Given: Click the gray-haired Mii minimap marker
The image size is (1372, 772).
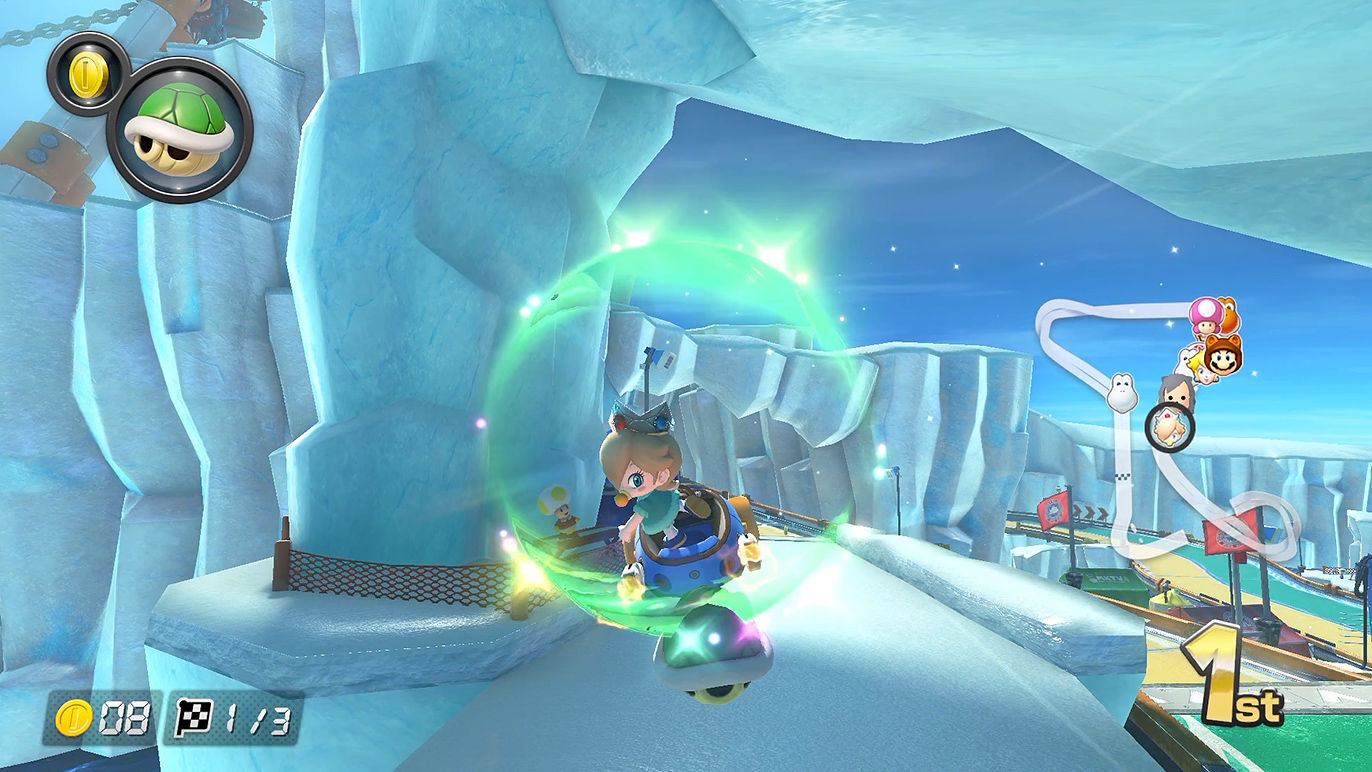Looking at the screenshot, I should coord(1177,391).
